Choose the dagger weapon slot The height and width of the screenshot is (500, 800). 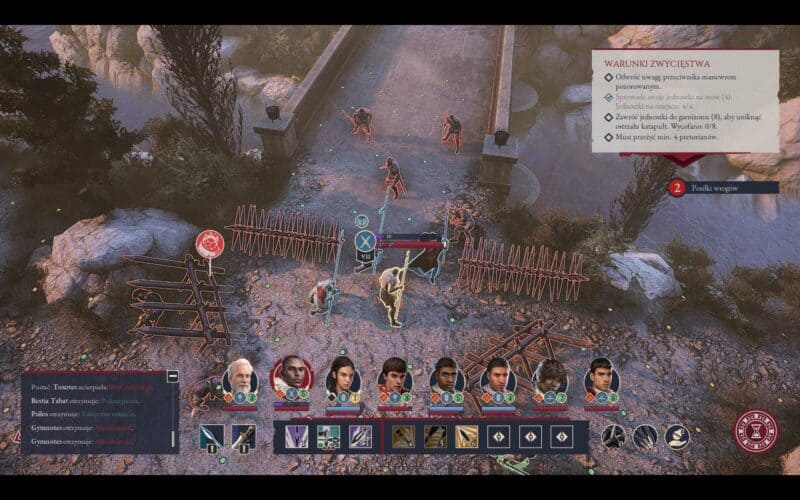(242, 436)
